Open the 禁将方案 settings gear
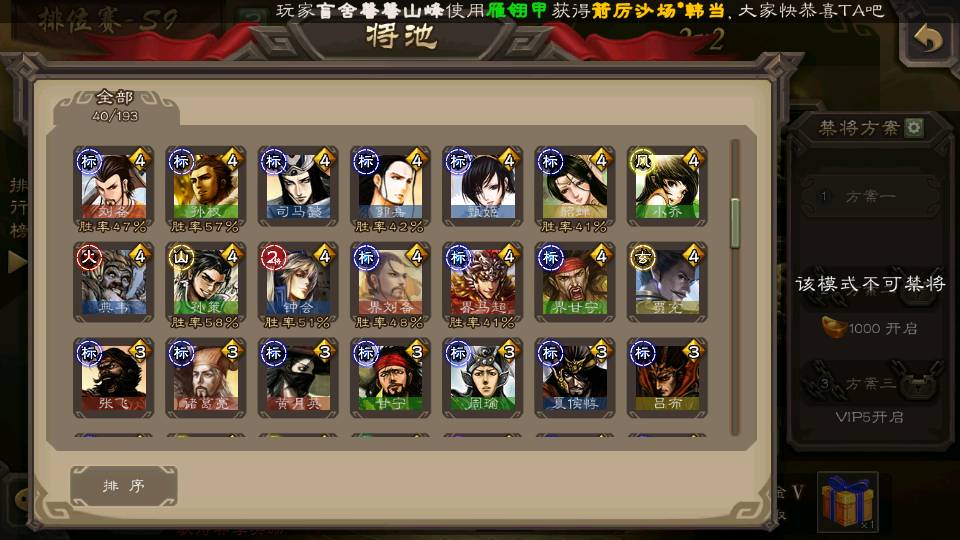The image size is (960, 540). pyautogui.click(x=914, y=128)
